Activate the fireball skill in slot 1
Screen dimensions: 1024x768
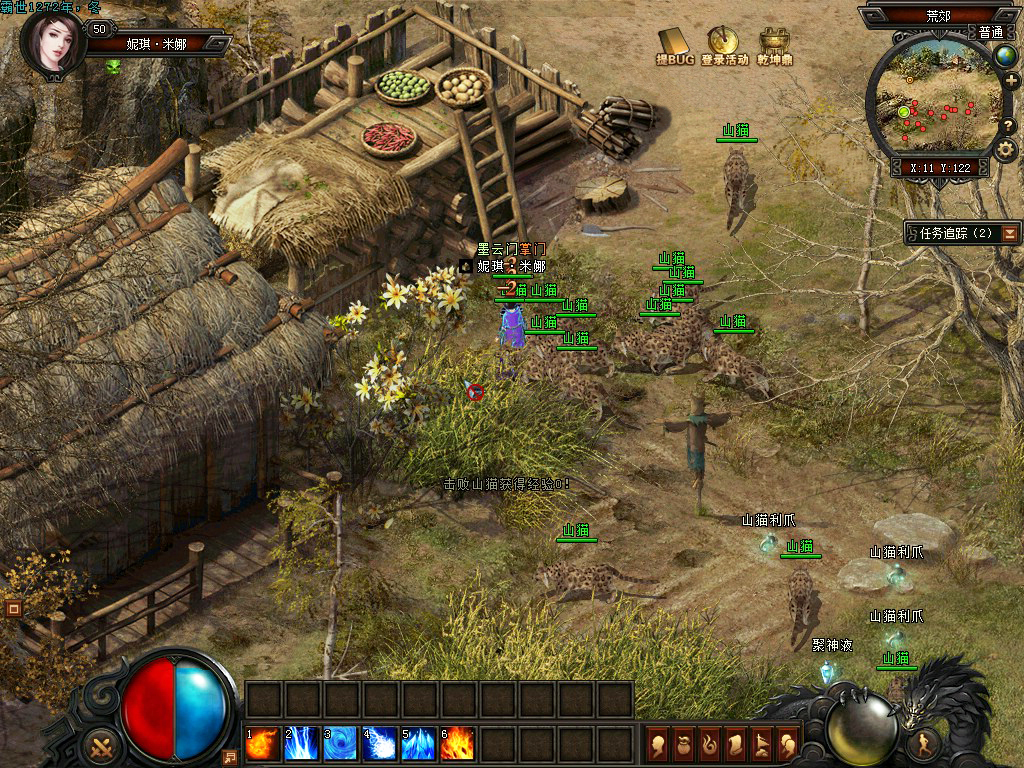pos(263,744)
